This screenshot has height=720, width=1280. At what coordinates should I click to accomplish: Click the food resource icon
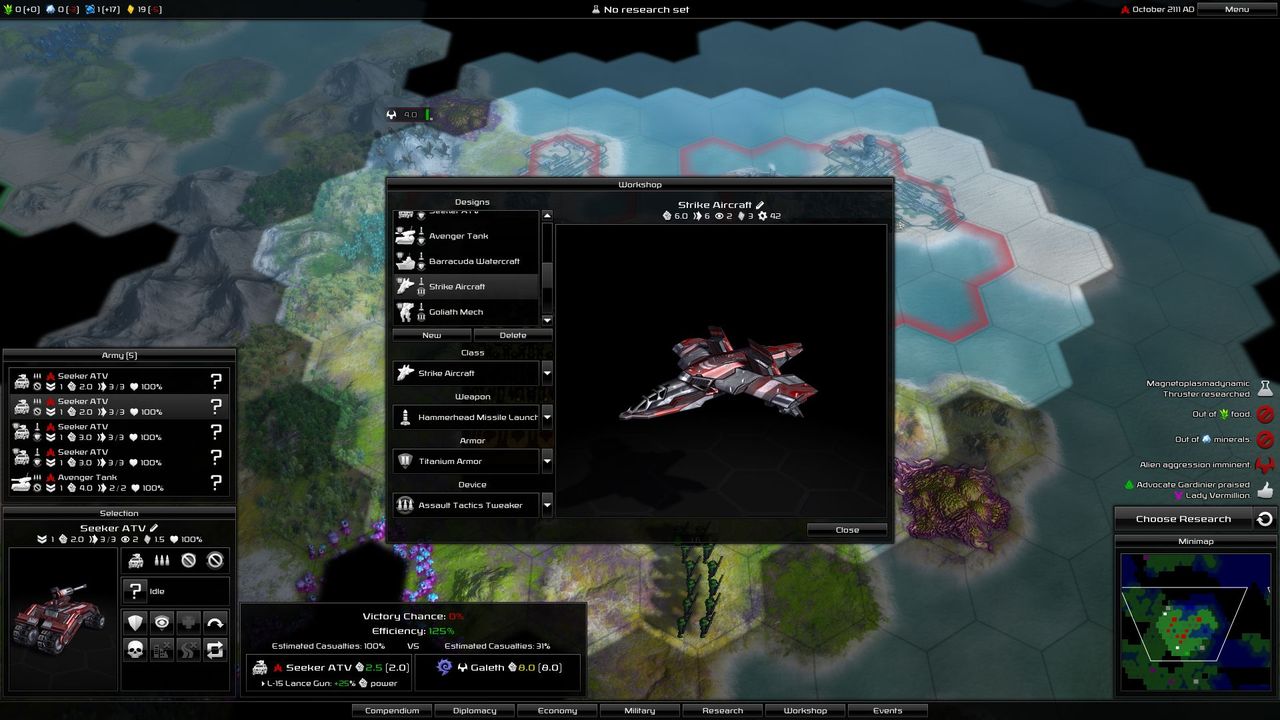[x=9, y=9]
